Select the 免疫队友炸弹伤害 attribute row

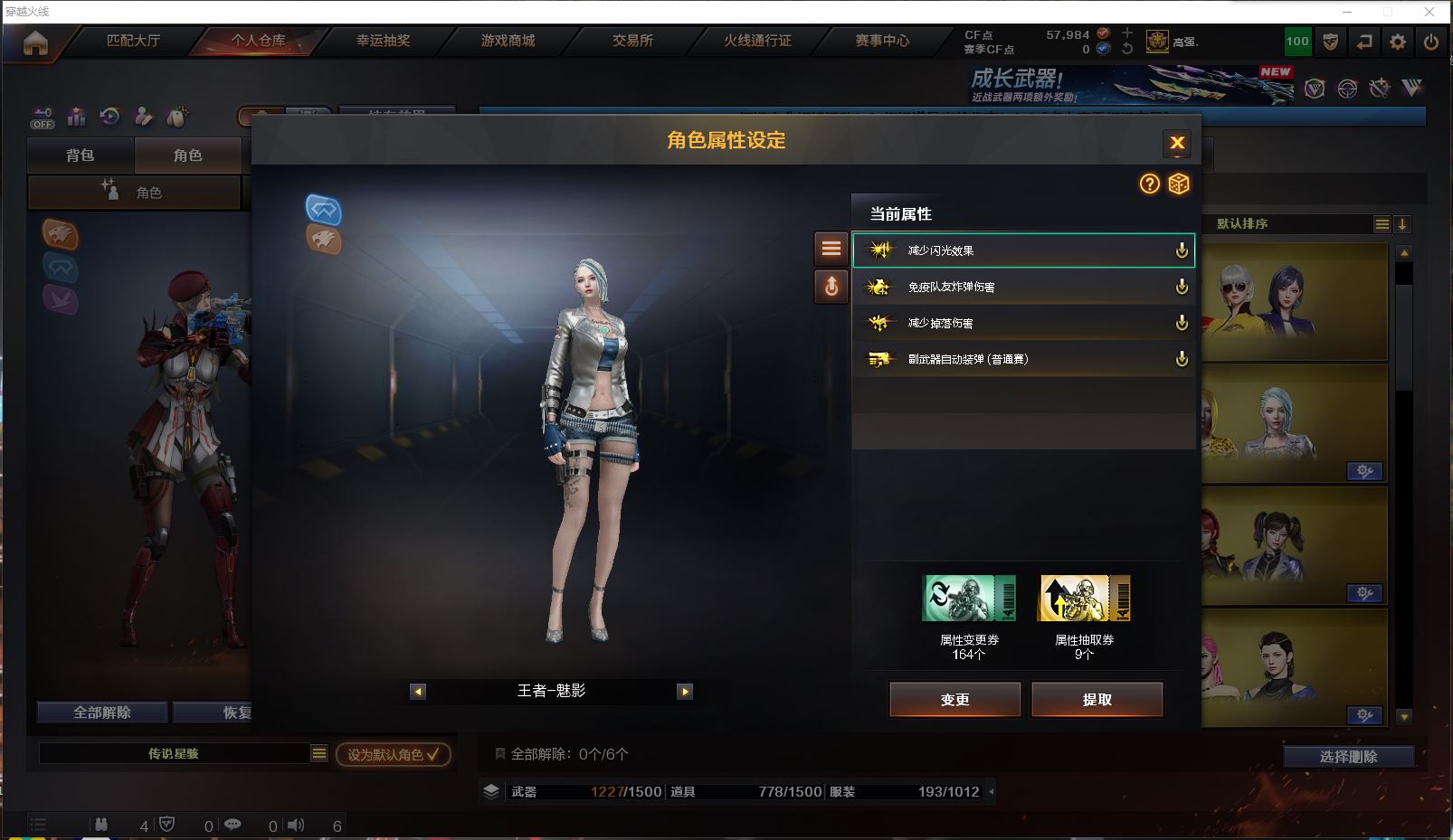[1022, 287]
